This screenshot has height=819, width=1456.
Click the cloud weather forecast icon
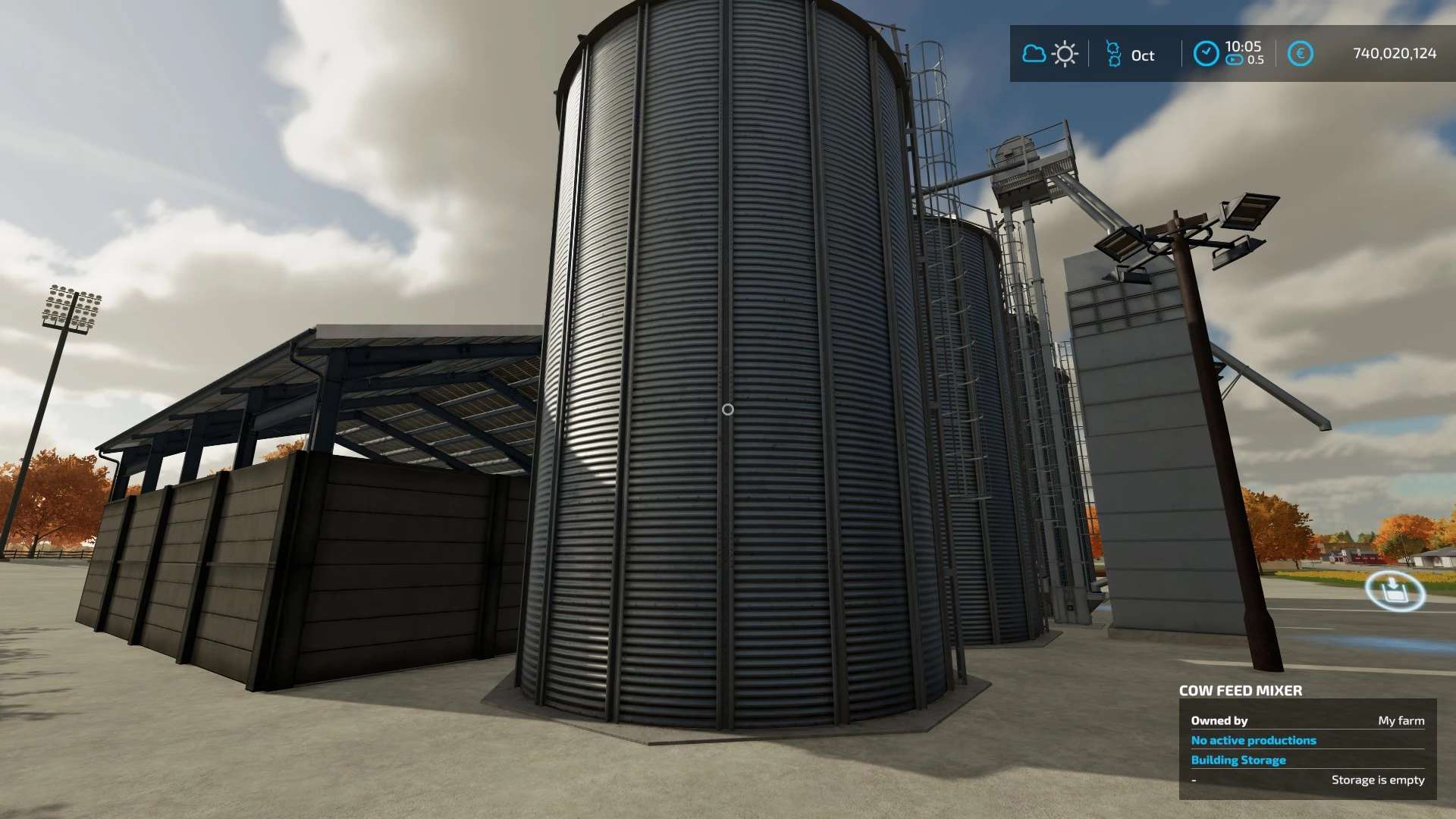point(1034,54)
